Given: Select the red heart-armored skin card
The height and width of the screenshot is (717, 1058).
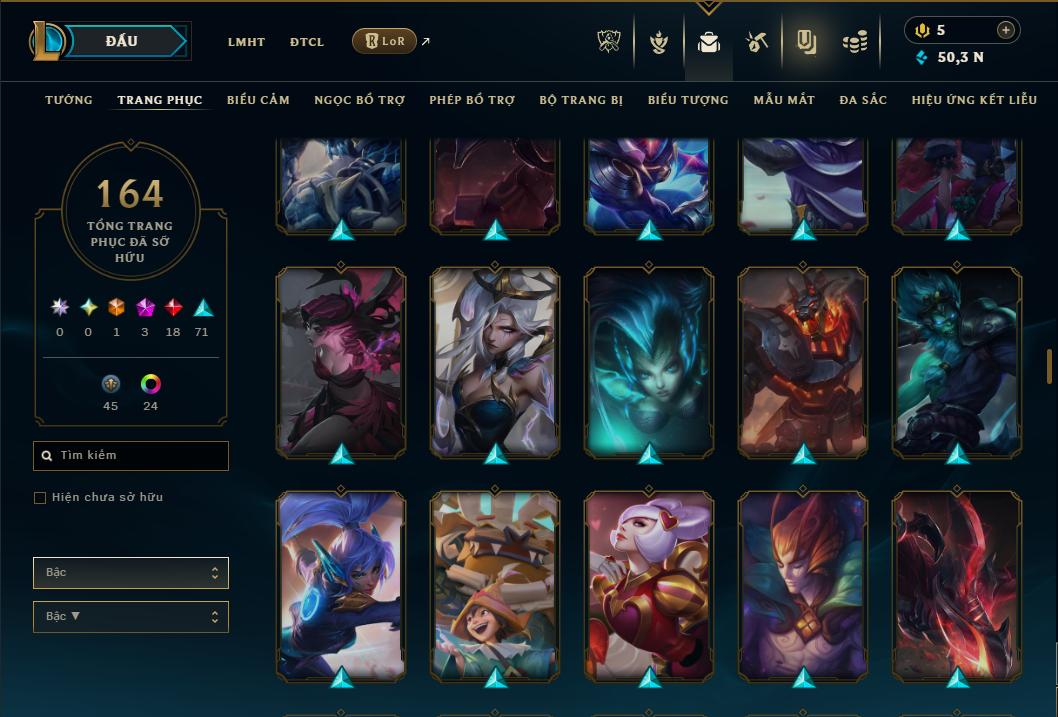Looking at the screenshot, I should (x=650, y=585).
